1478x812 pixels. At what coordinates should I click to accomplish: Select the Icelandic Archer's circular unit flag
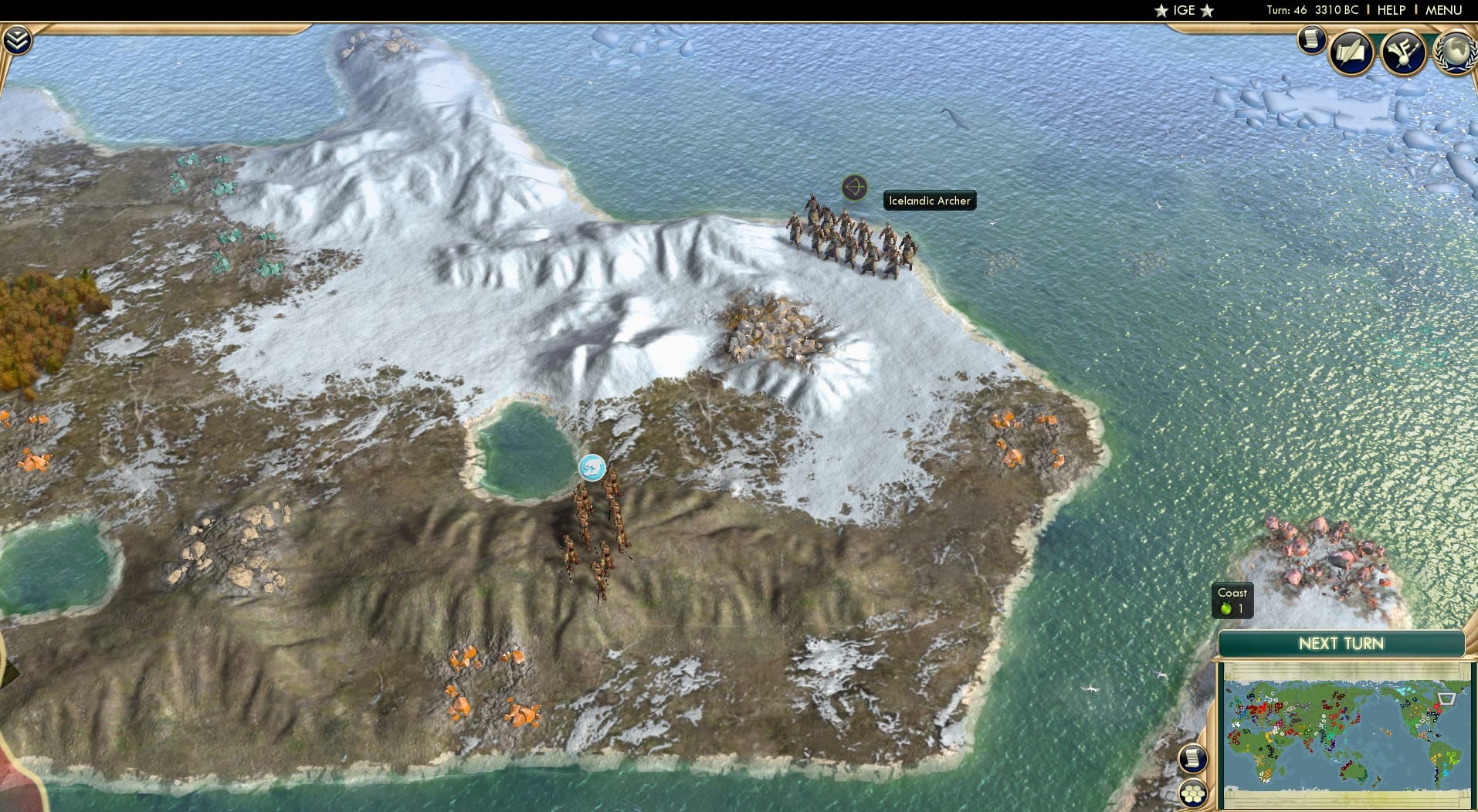tap(853, 188)
